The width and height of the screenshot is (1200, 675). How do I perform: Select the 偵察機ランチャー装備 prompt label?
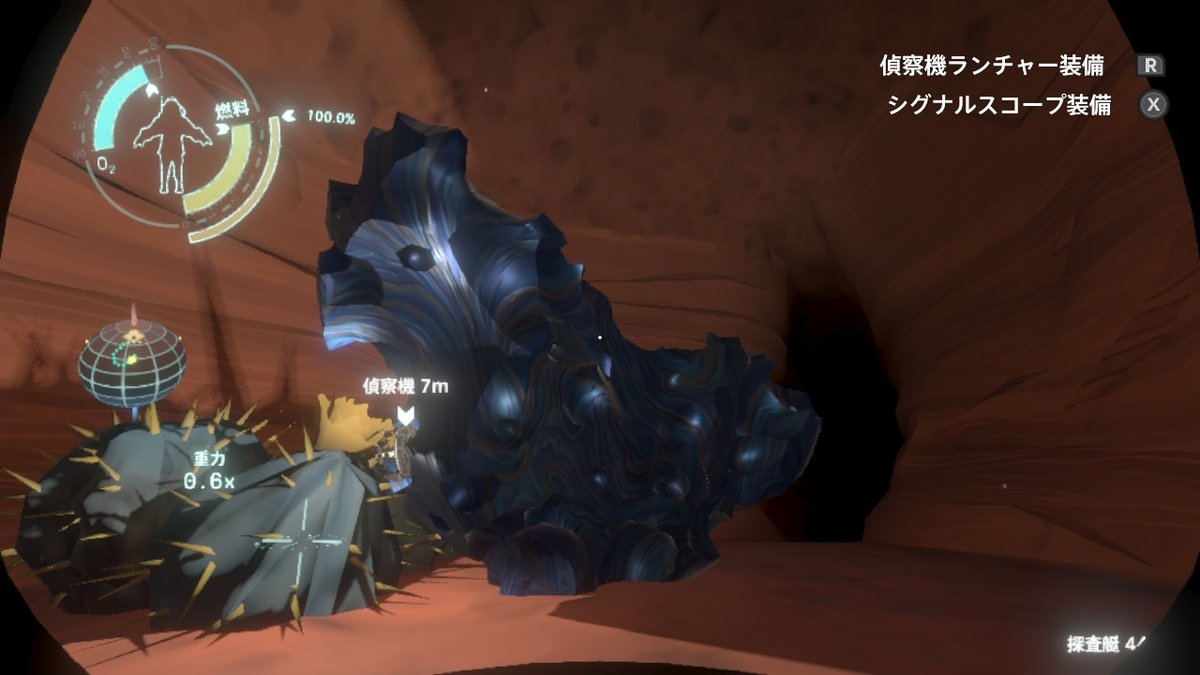coord(991,66)
